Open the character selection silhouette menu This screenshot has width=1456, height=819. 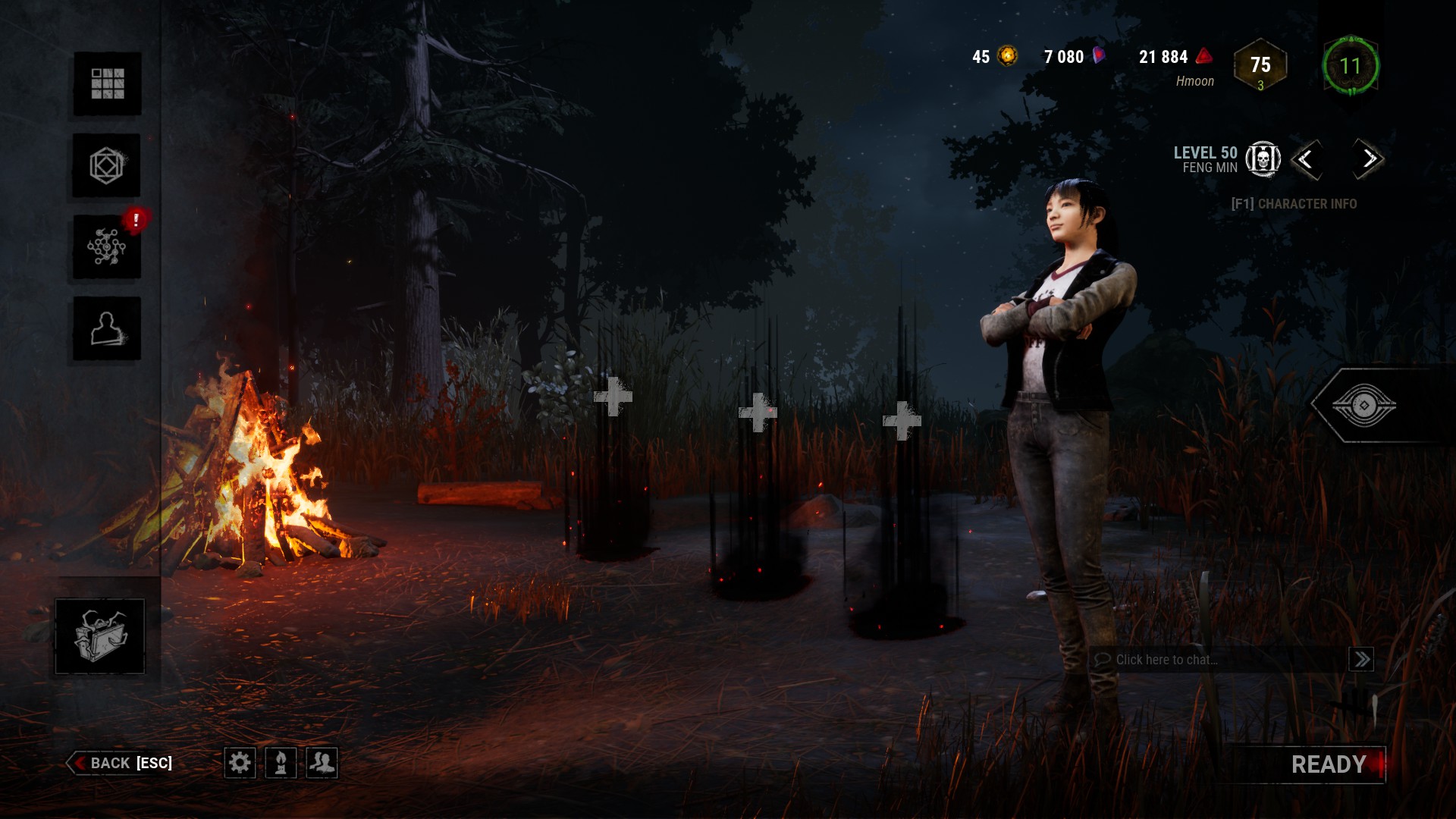coord(107,328)
